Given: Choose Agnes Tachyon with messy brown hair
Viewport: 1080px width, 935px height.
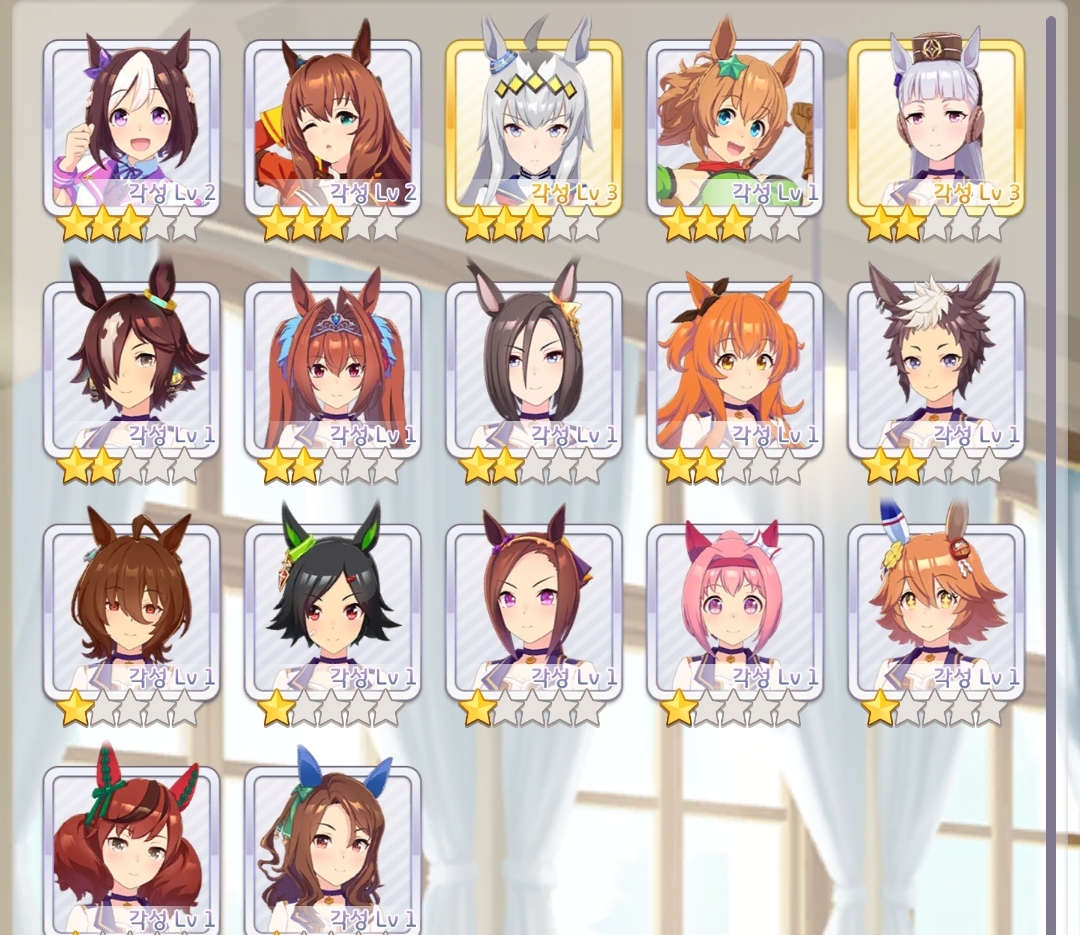Looking at the screenshot, I should [131, 611].
